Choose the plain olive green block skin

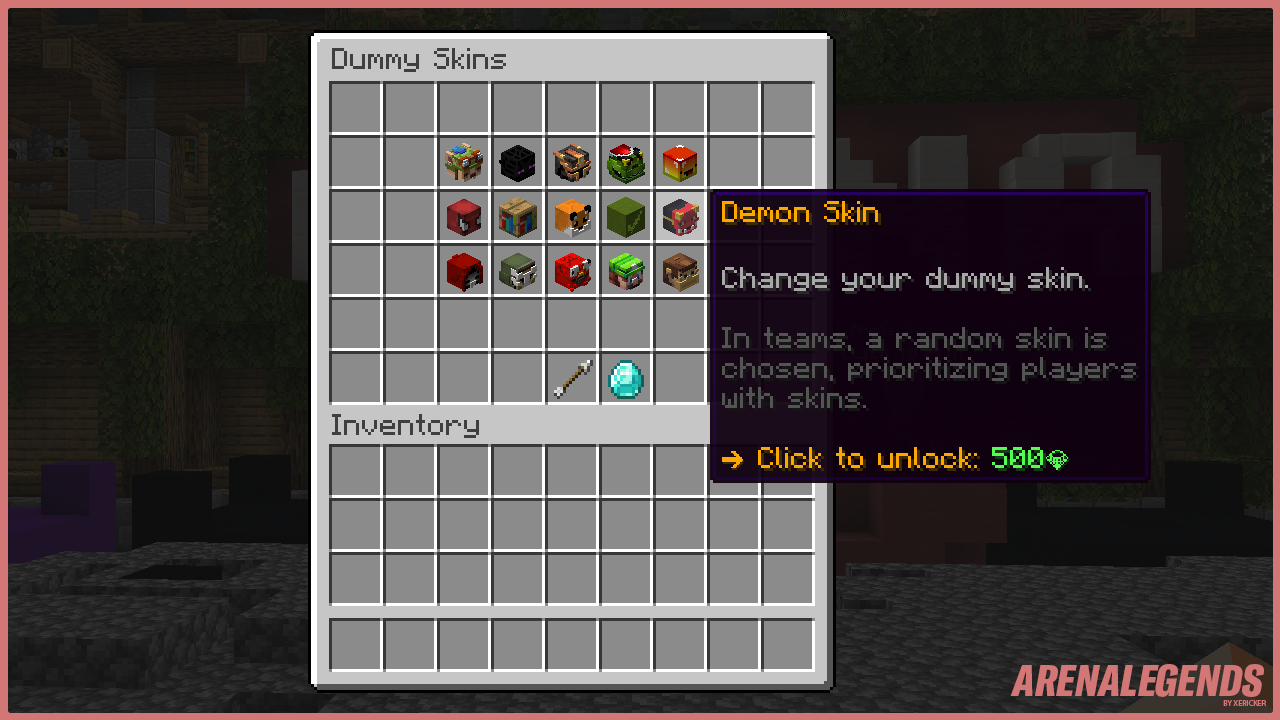pyautogui.click(x=626, y=216)
